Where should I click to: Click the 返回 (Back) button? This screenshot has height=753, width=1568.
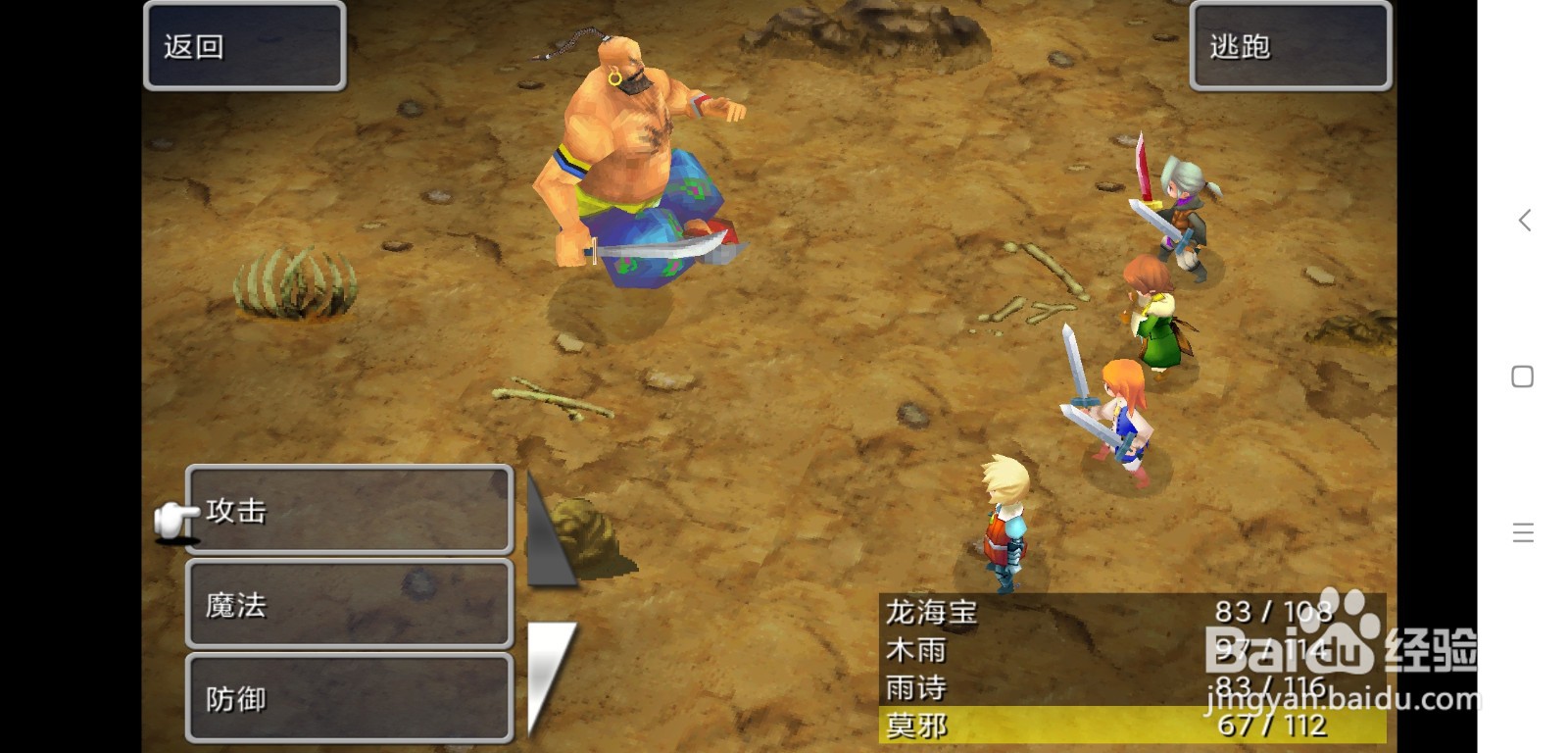(x=244, y=46)
